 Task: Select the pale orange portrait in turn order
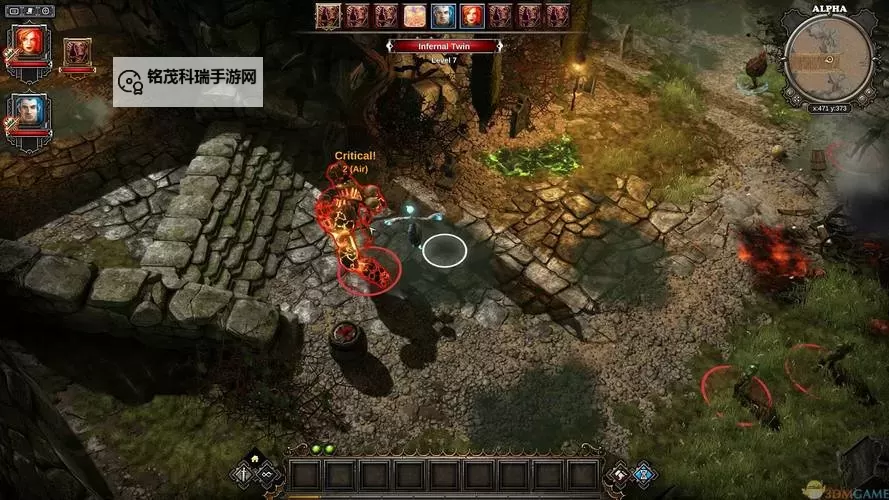(414, 15)
